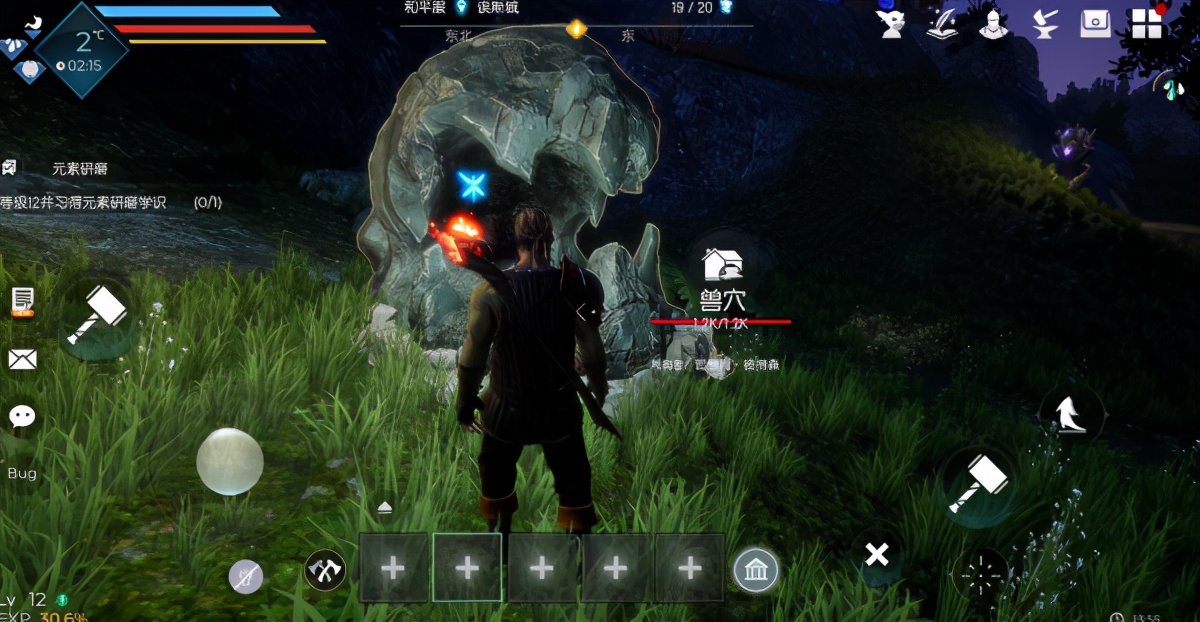Open the mail envelope inbox
1200x622 pixels.
coord(22,359)
